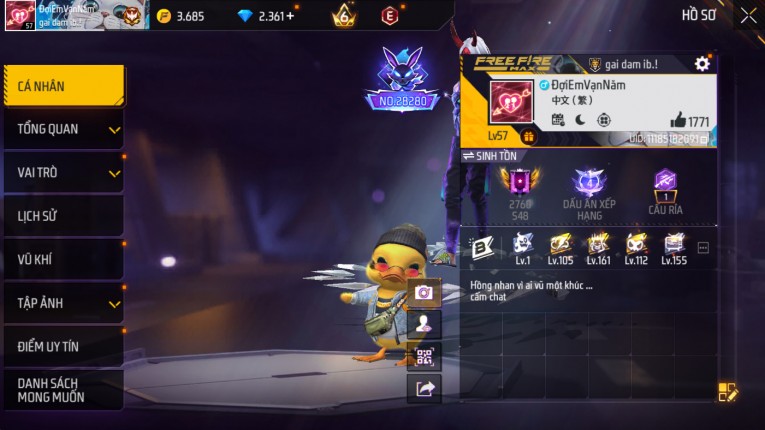Select the Cá Nhân tab
The width and height of the screenshot is (765, 430).
coord(63,87)
